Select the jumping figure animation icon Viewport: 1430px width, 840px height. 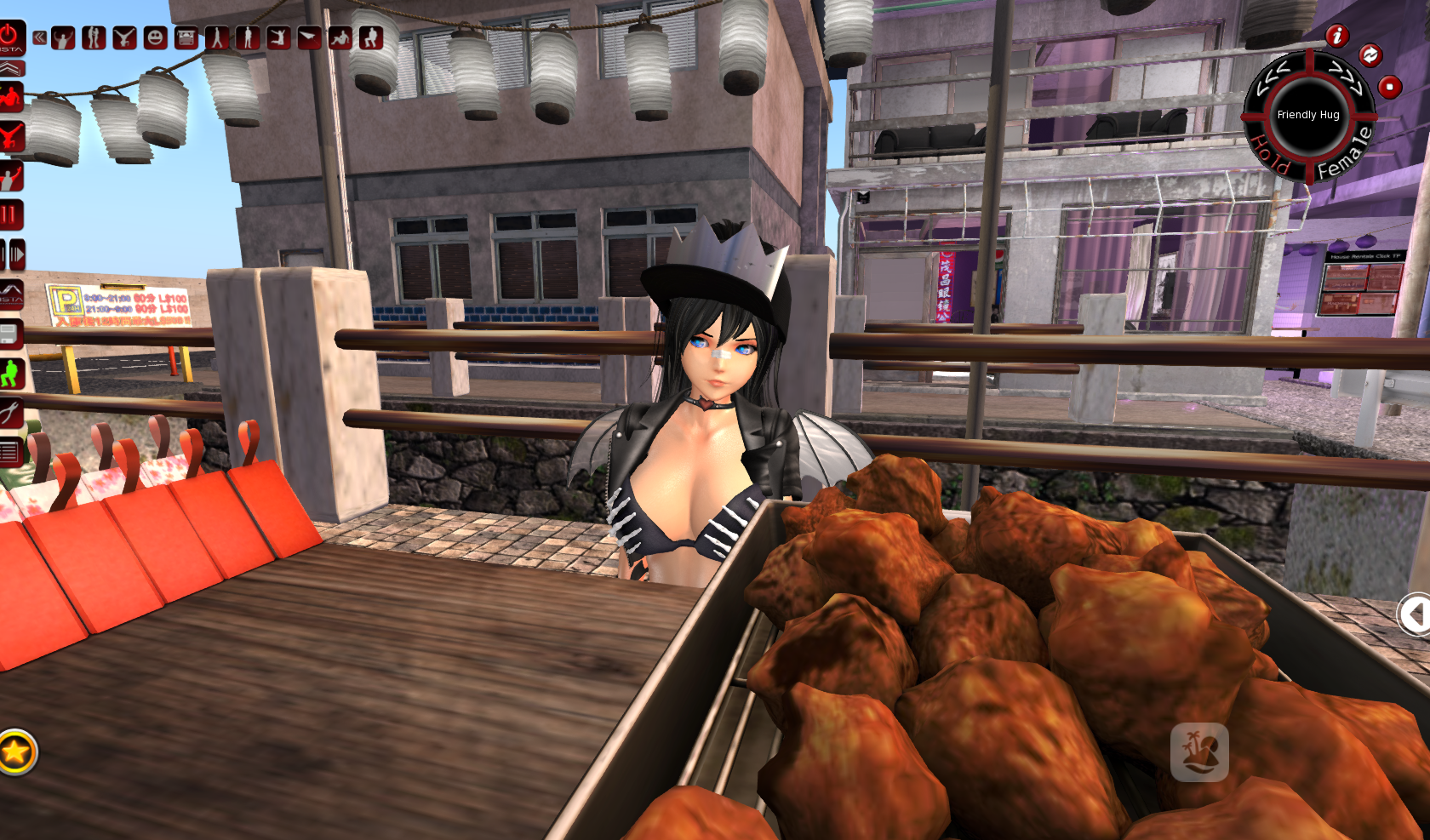pyautogui.click(x=278, y=37)
